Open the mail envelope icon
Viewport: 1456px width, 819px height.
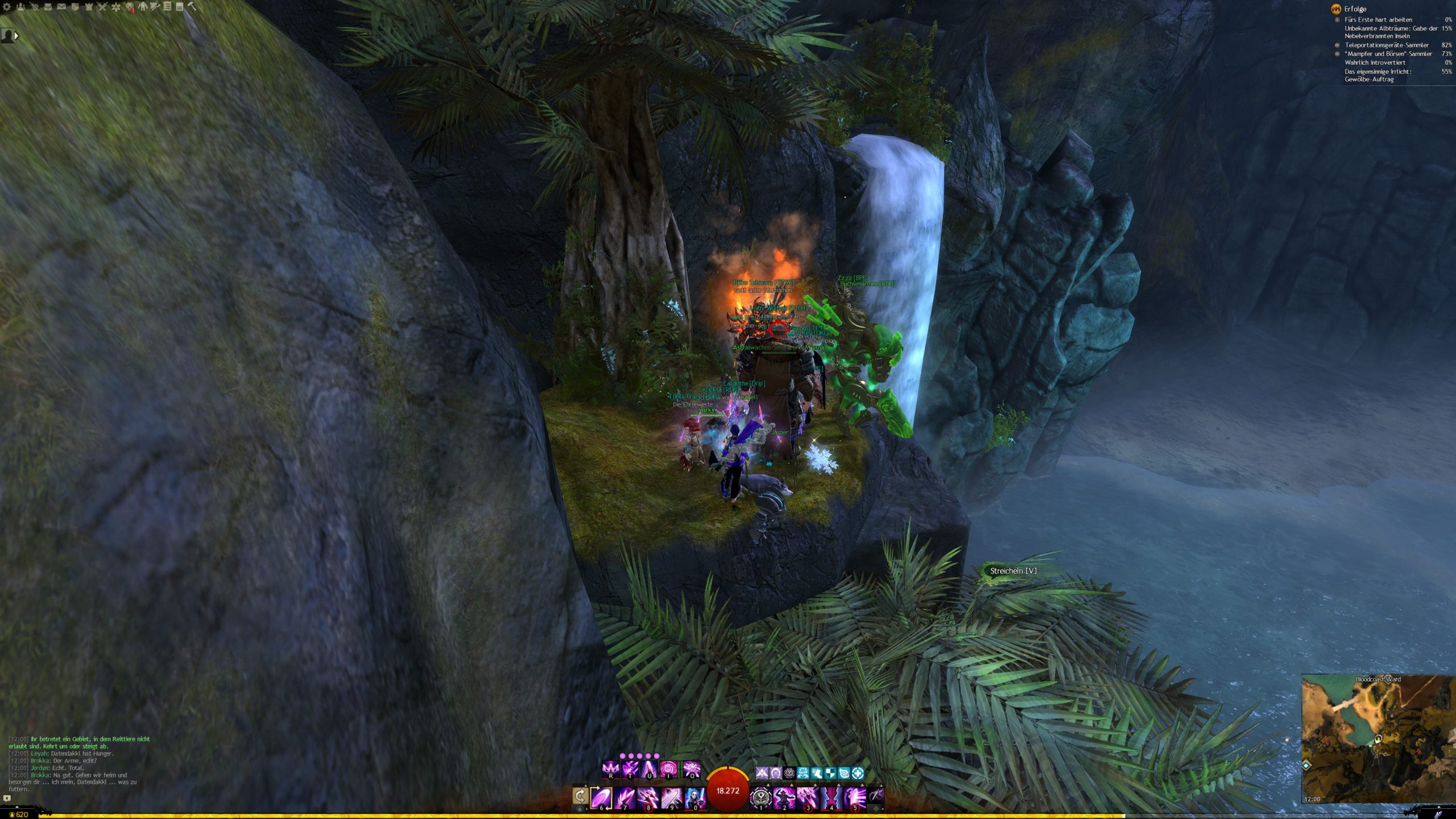pos(61,7)
